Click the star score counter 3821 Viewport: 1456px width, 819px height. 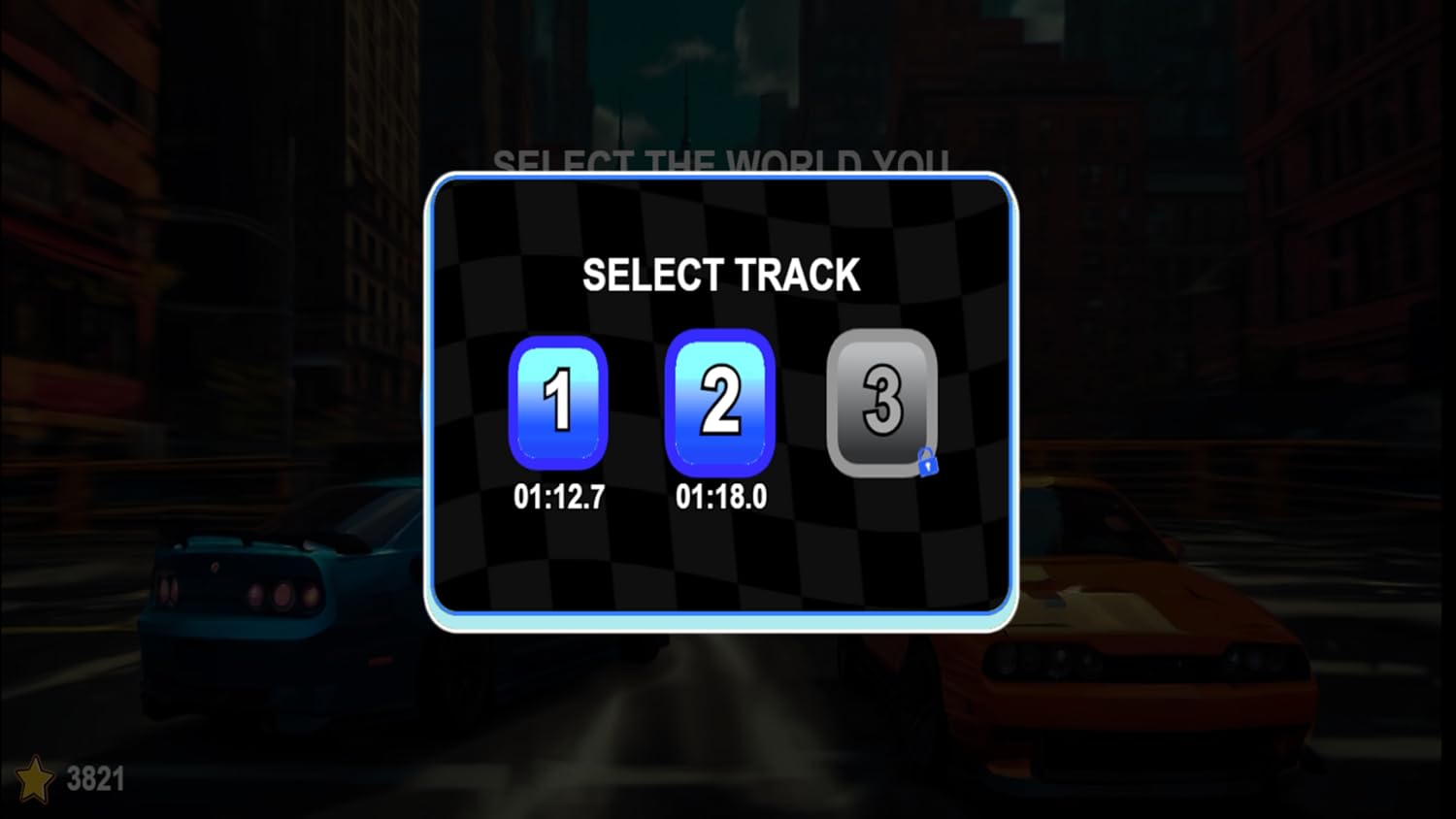click(93, 776)
